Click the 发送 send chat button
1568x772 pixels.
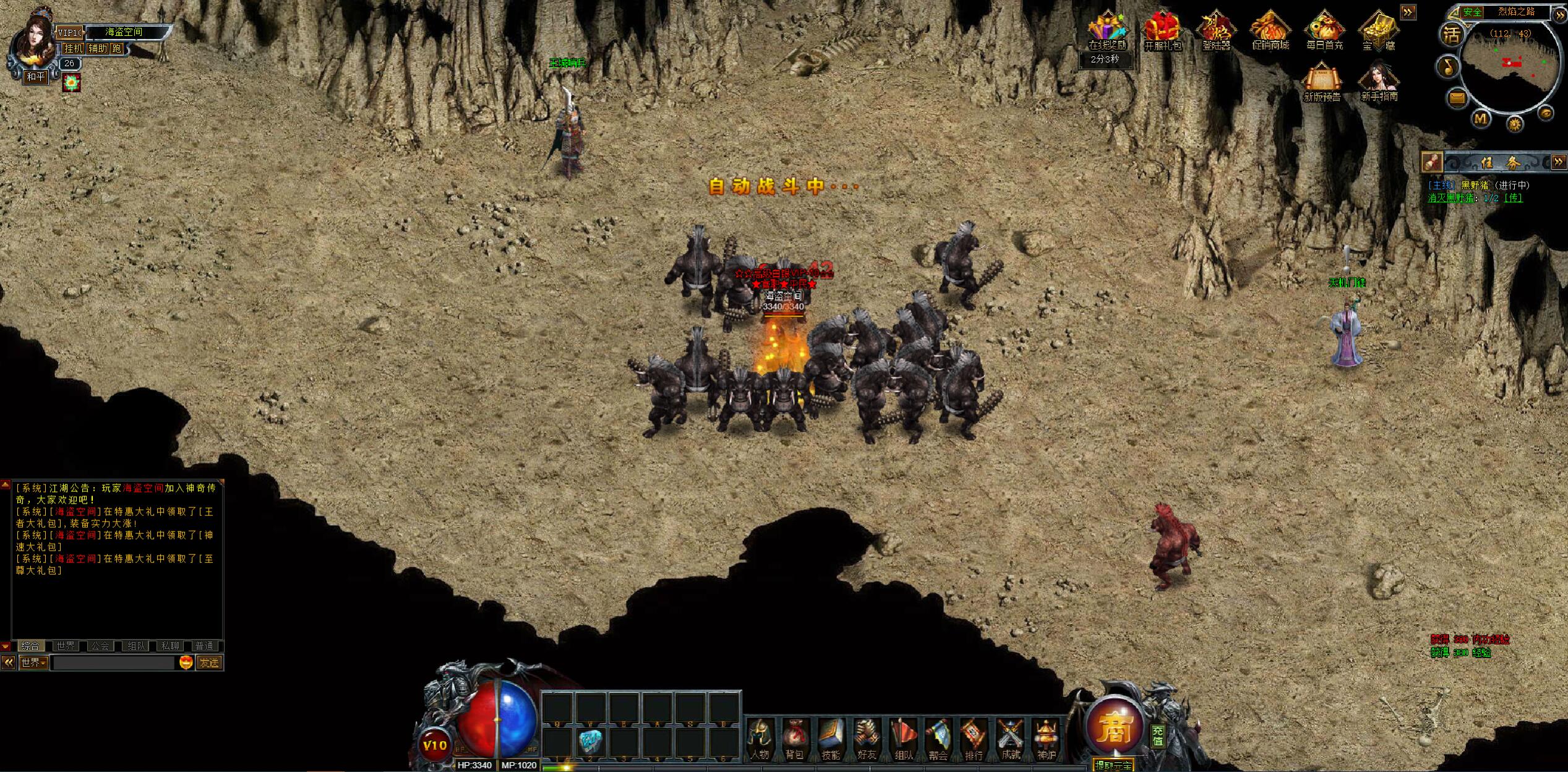210,663
